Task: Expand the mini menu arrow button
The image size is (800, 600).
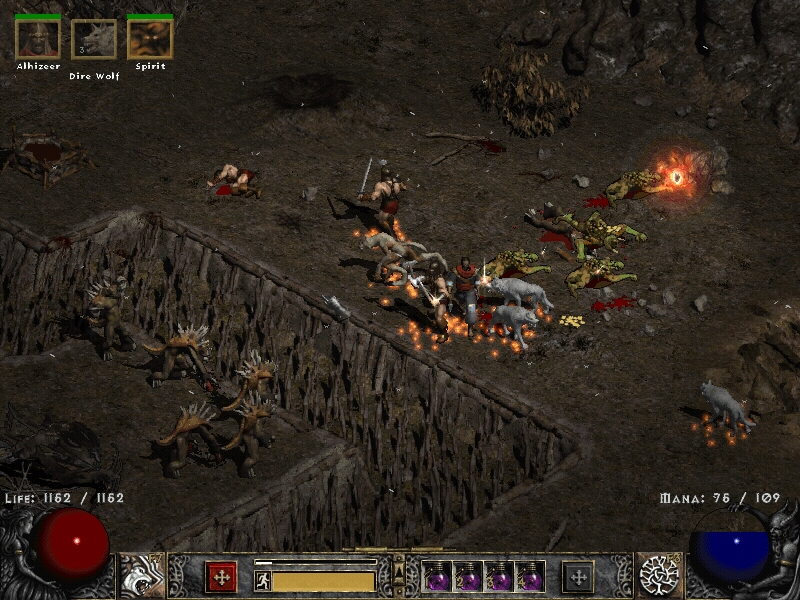Action: point(399,571)
